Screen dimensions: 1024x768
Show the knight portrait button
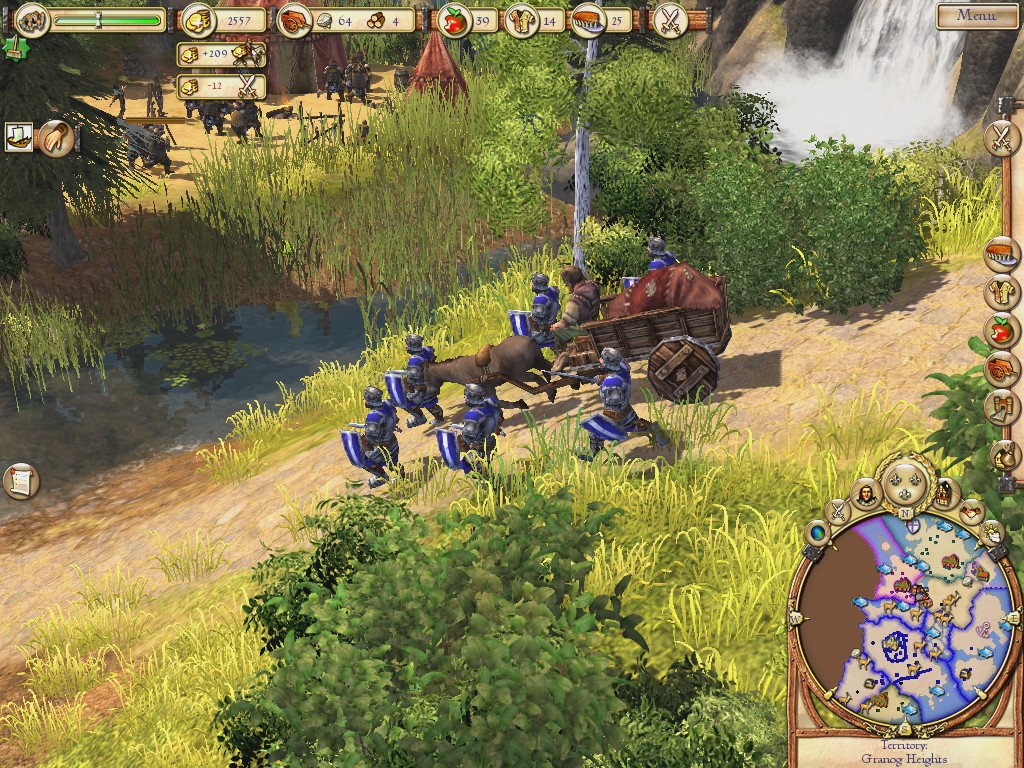click(x=866, y=492)
